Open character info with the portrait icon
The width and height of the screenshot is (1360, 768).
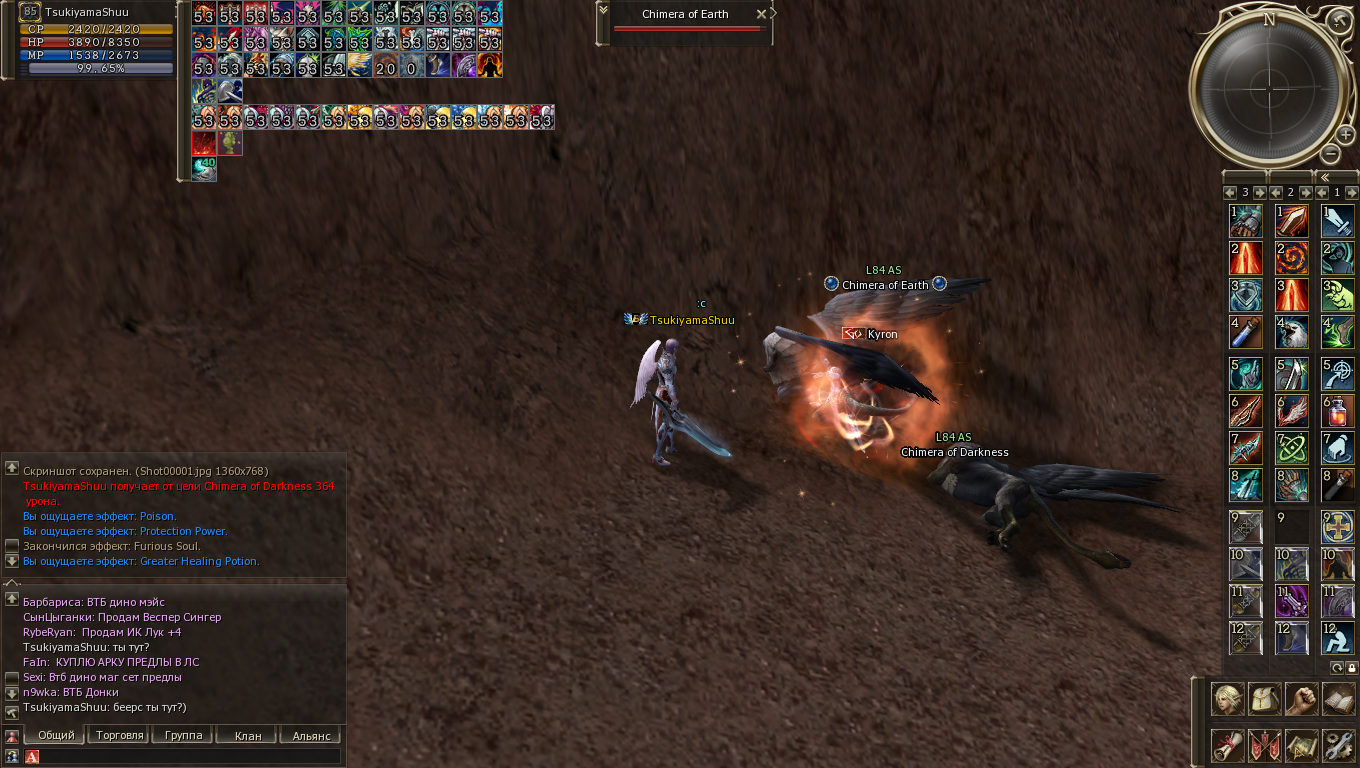pyautogui.click(x=1227, y=698)
